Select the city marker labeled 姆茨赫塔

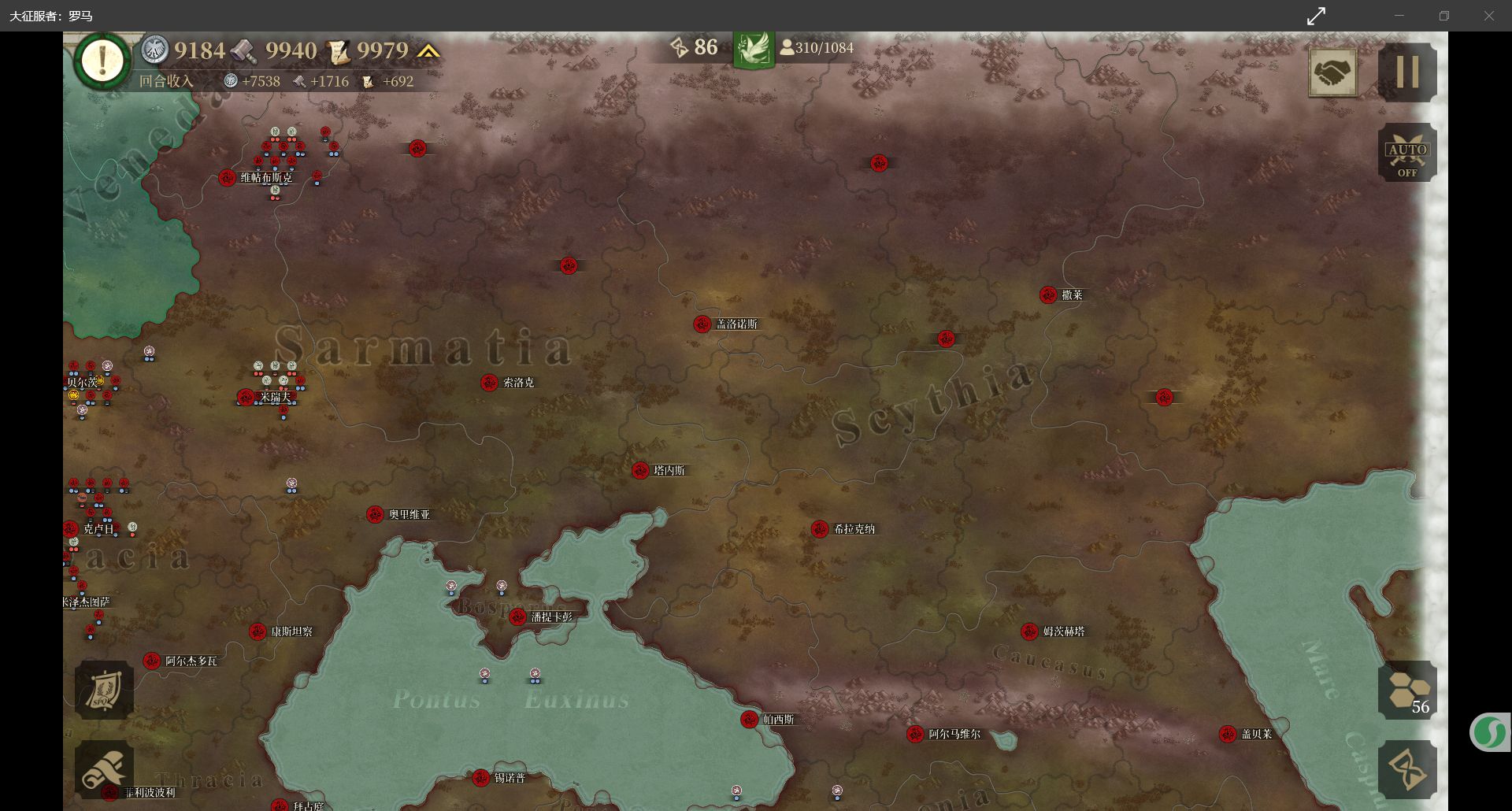1029,631
